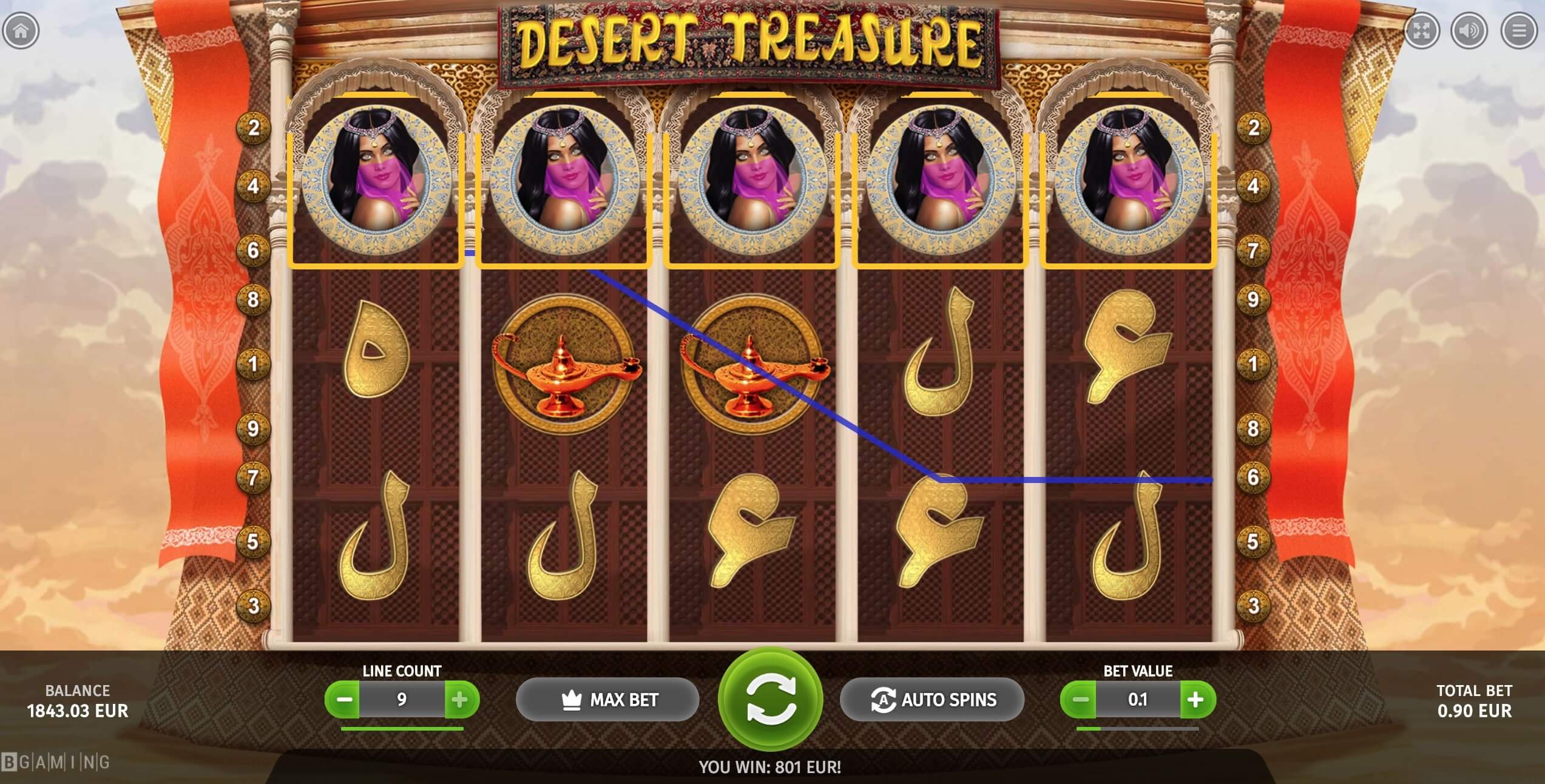Raise the bet value
Screen dimensions: 1545x784
click(x=1196, y=700)
